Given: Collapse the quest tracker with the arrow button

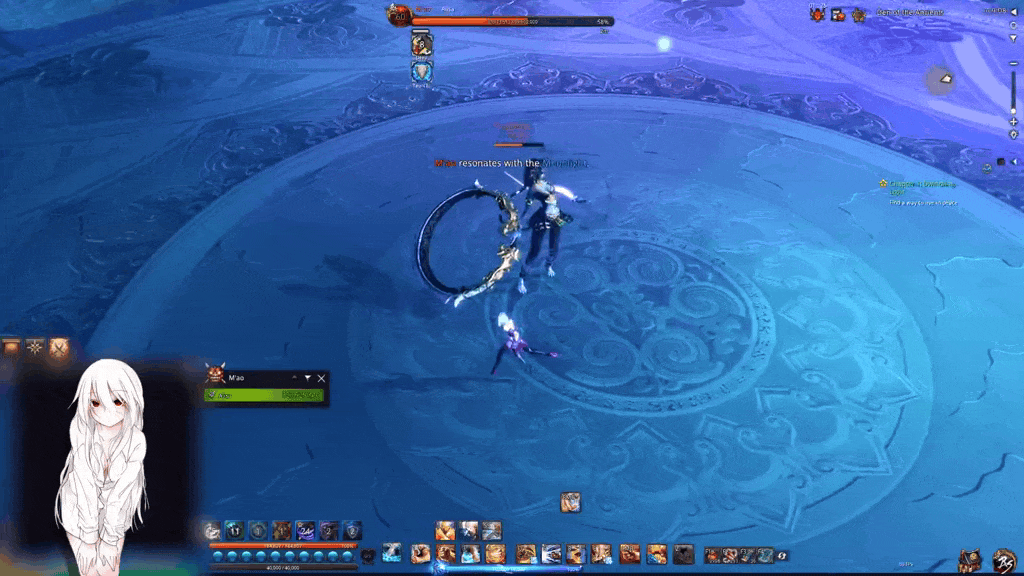Looking at the screenshot, I should click(x=1013, y=162).
